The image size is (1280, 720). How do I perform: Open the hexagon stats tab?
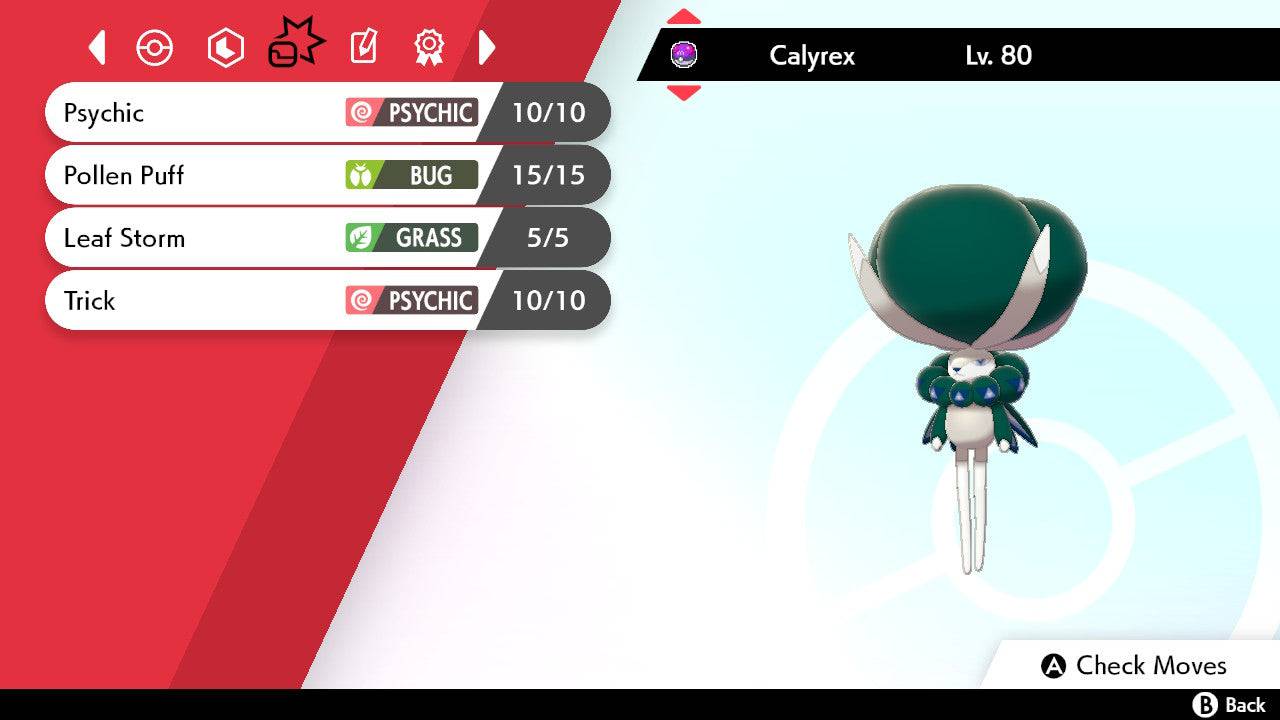tap(225, 48)
